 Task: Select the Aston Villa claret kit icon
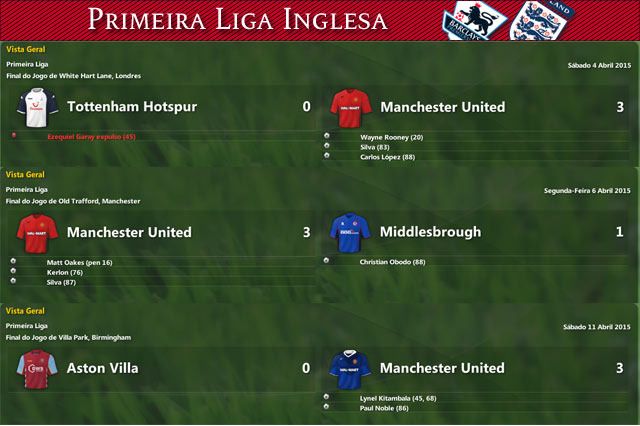tap(37, 367)
